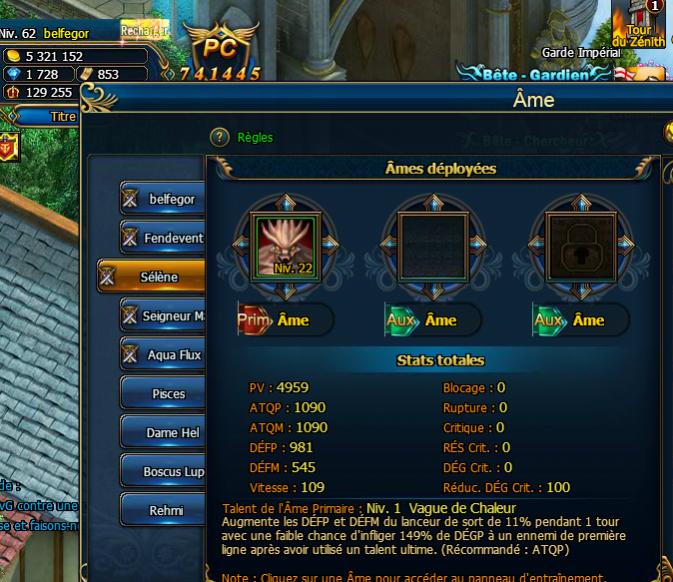Select Dame Hel in the list

164,433
